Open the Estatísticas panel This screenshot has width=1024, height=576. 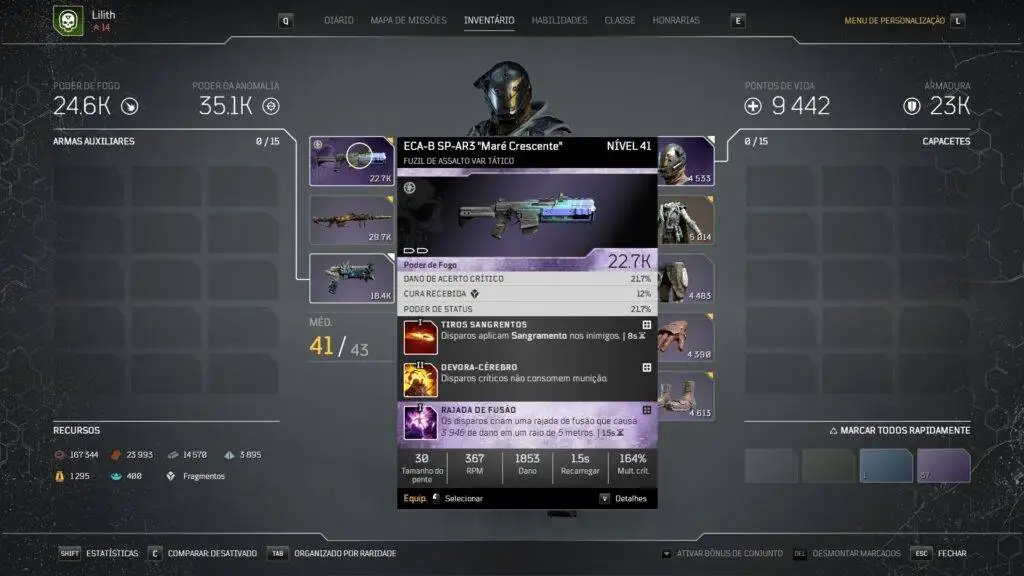[x=112, y=553]
